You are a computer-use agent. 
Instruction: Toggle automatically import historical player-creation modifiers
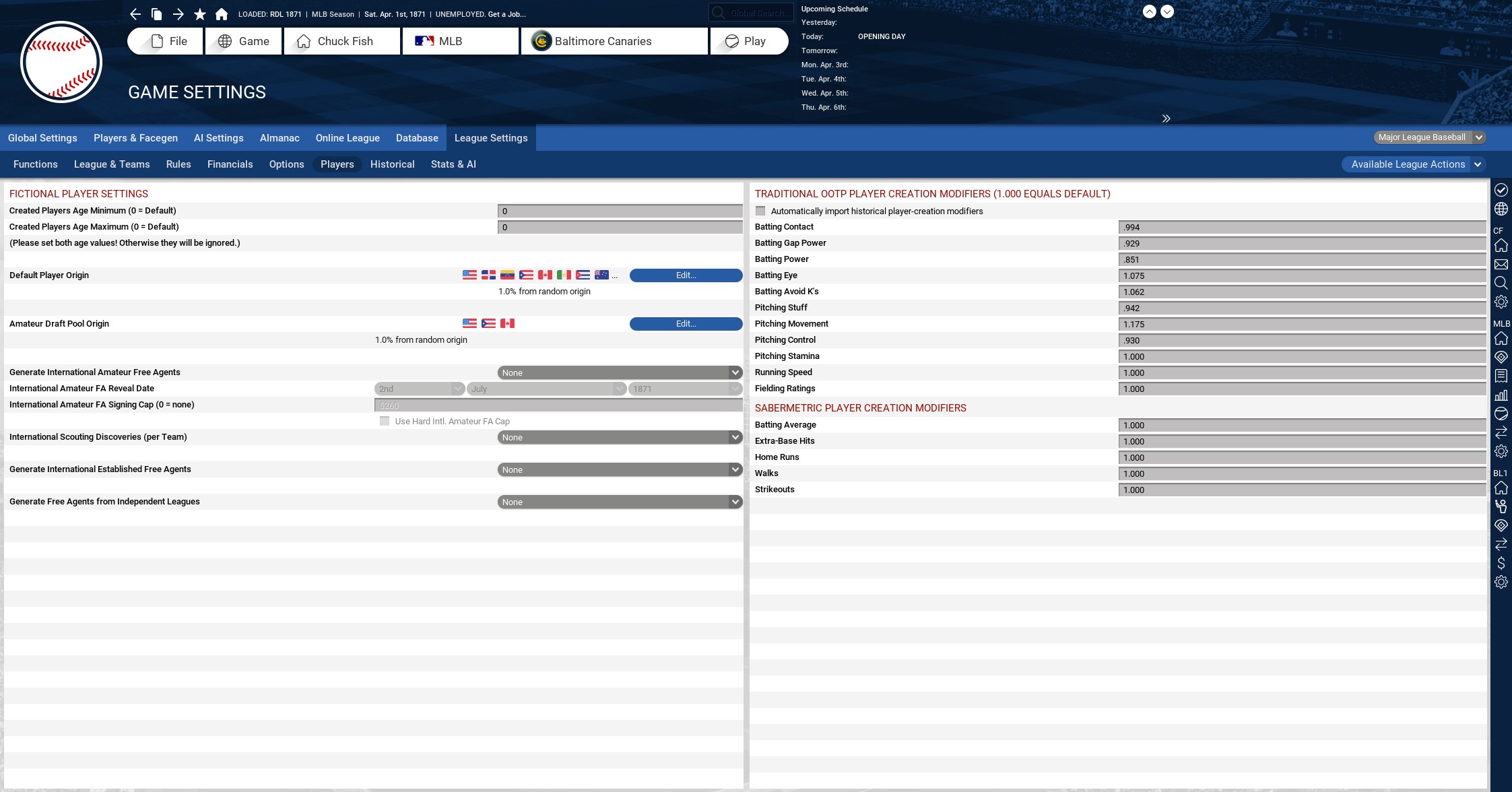pyautogui.click(x=760, y=211)
